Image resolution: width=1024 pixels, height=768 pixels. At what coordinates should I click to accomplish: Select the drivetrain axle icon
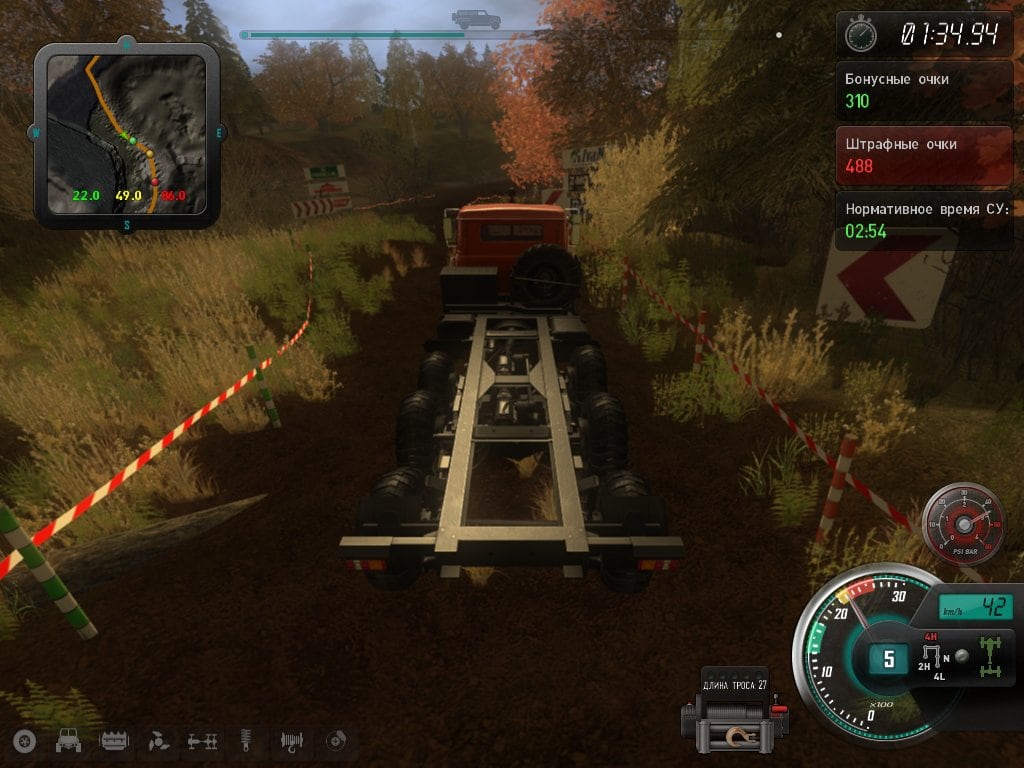tap(203, 741)
